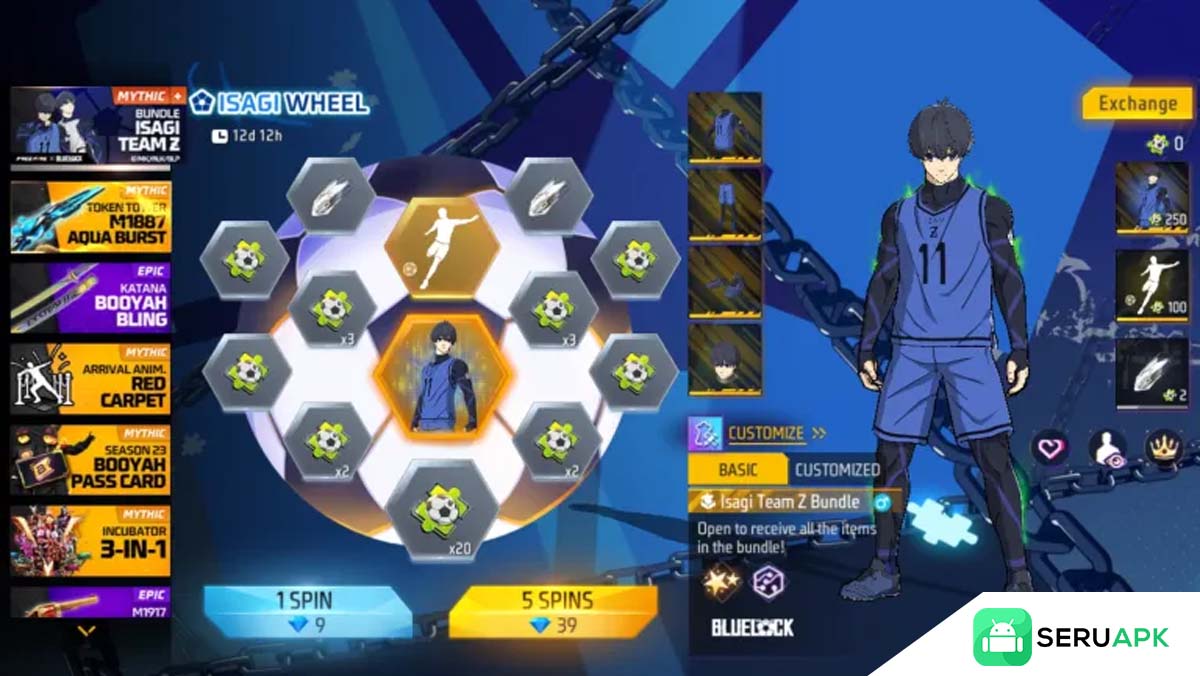Open the Customize options

pyautogui.click(x=765, y=433)
